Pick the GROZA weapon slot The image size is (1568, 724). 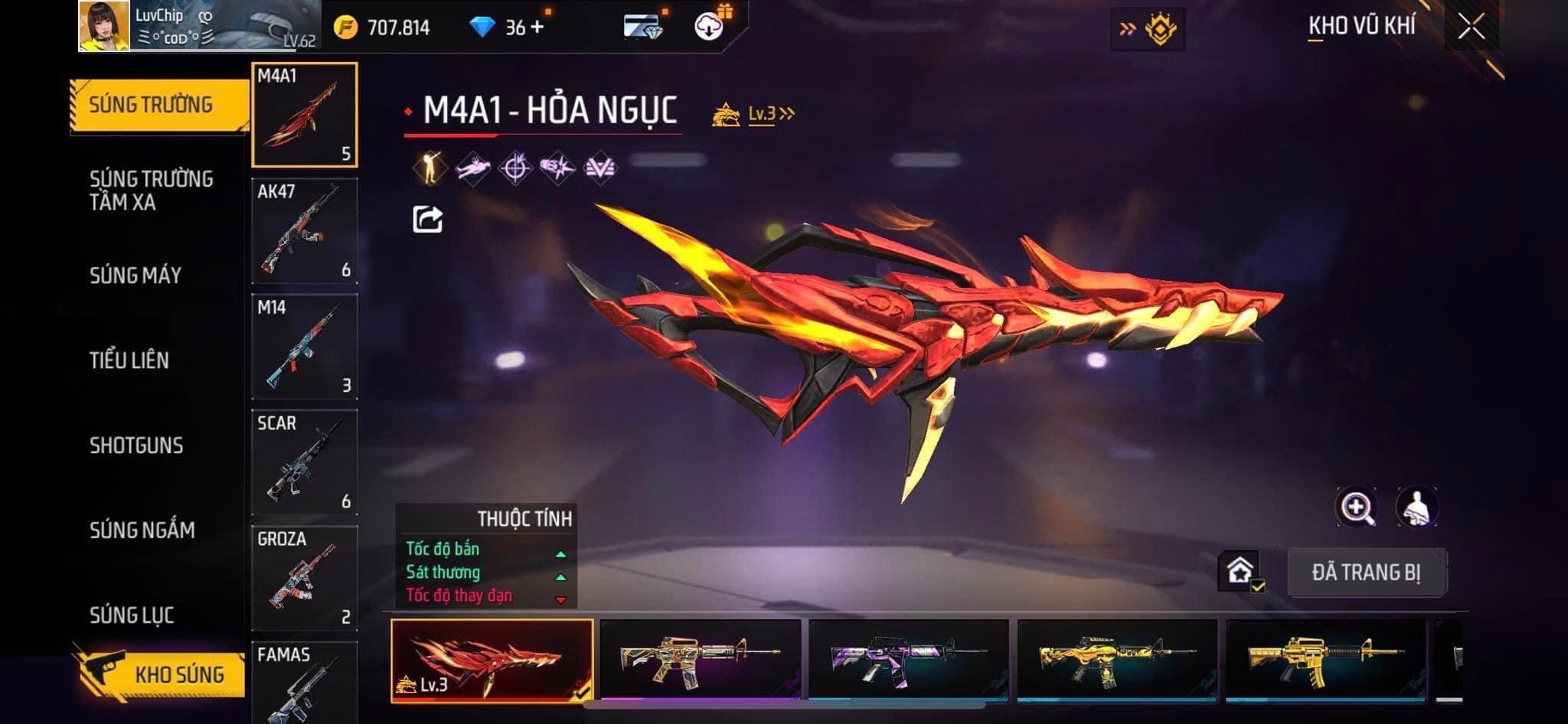(x=305, y=578)
